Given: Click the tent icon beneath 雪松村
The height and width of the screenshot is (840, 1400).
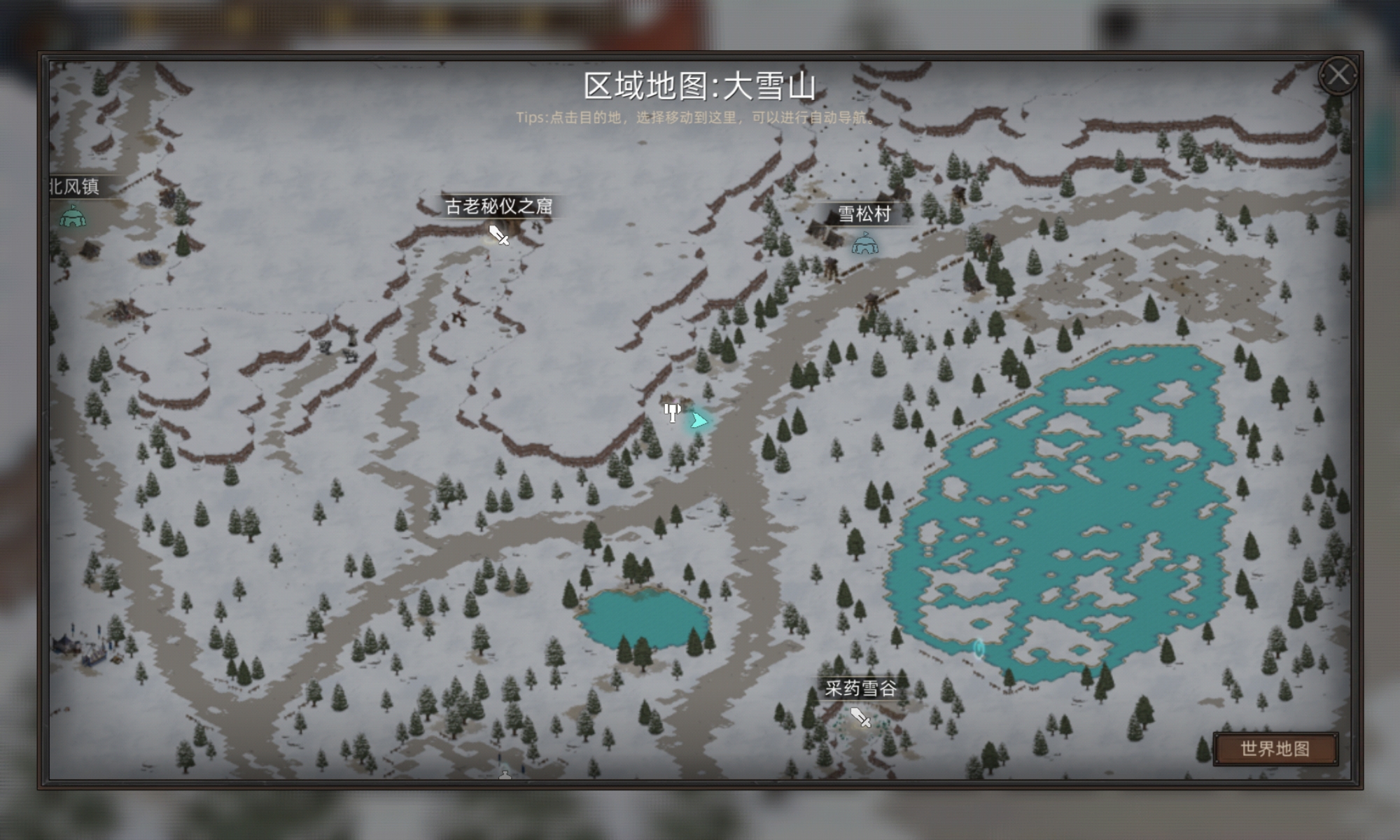Looking at the screenshot, I should coord(865,245).
